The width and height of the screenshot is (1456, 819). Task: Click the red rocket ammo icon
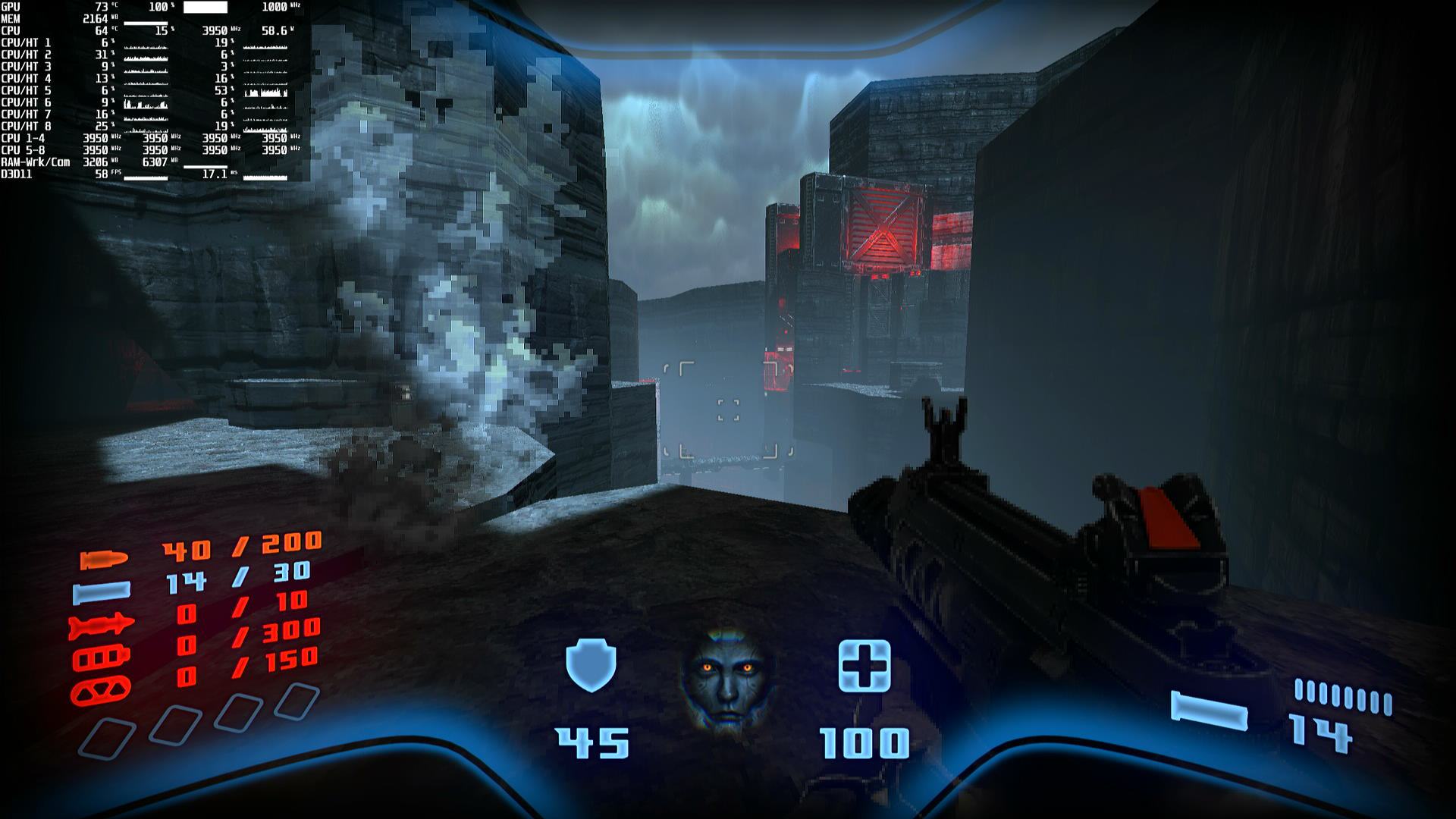pos(101,626)
